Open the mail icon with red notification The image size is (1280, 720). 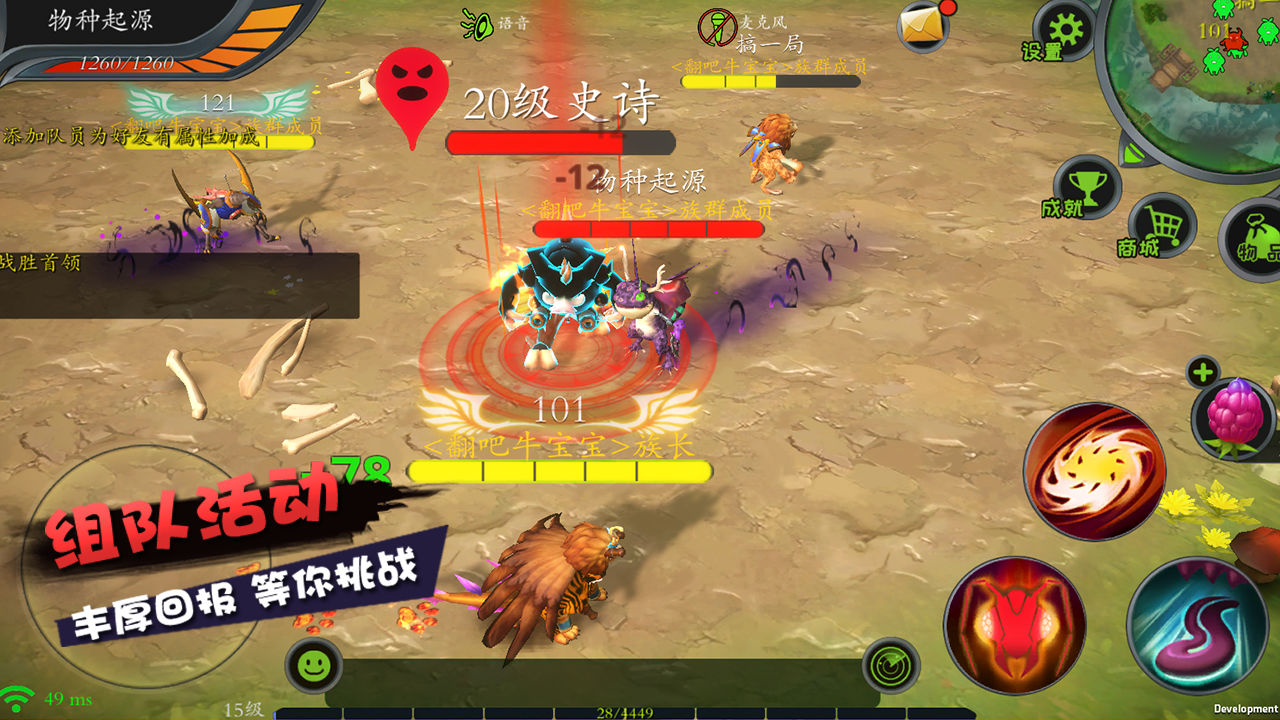(x=922, y=25)
